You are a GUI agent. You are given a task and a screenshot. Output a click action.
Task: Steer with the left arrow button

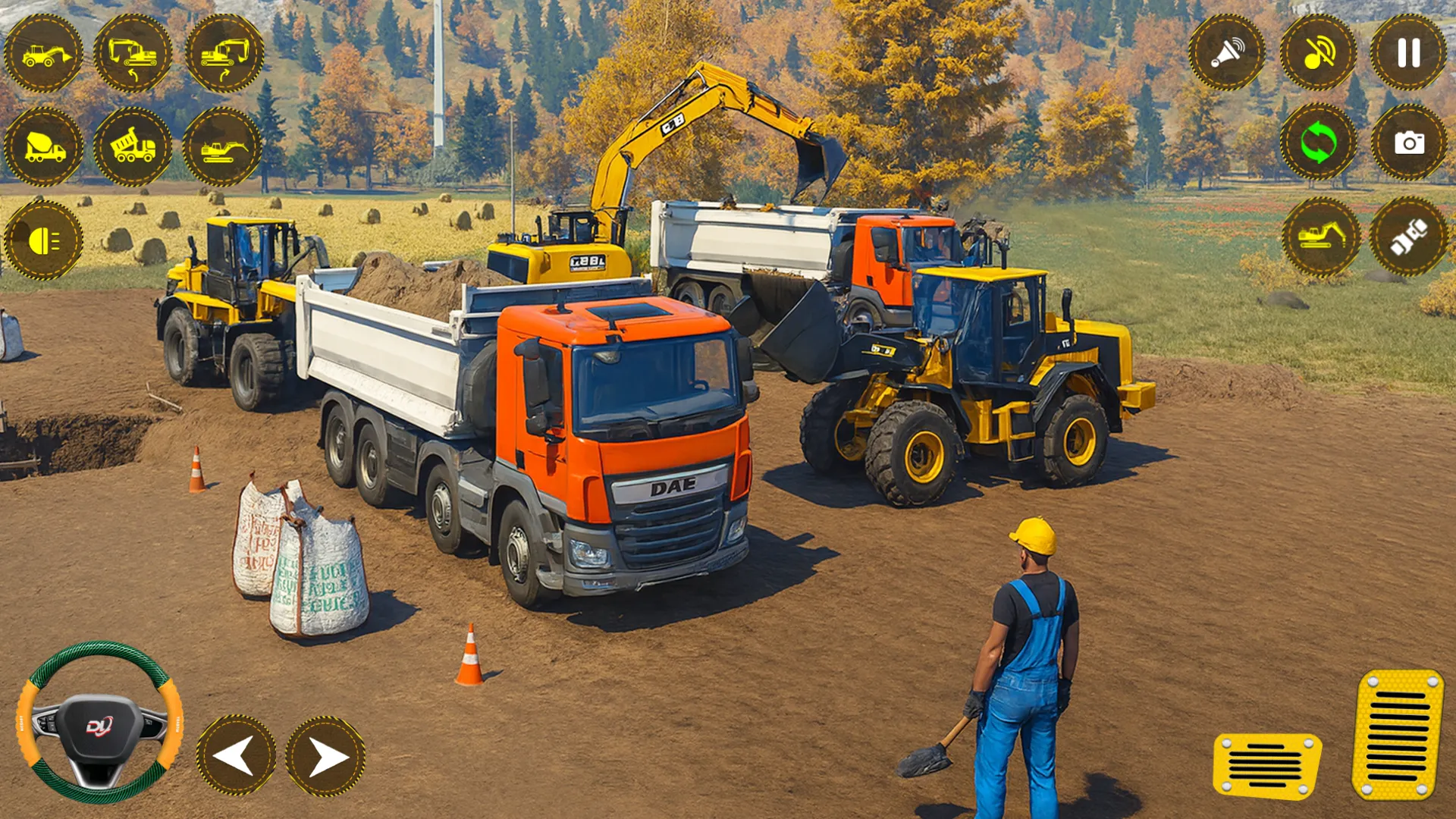click(236, 755)
